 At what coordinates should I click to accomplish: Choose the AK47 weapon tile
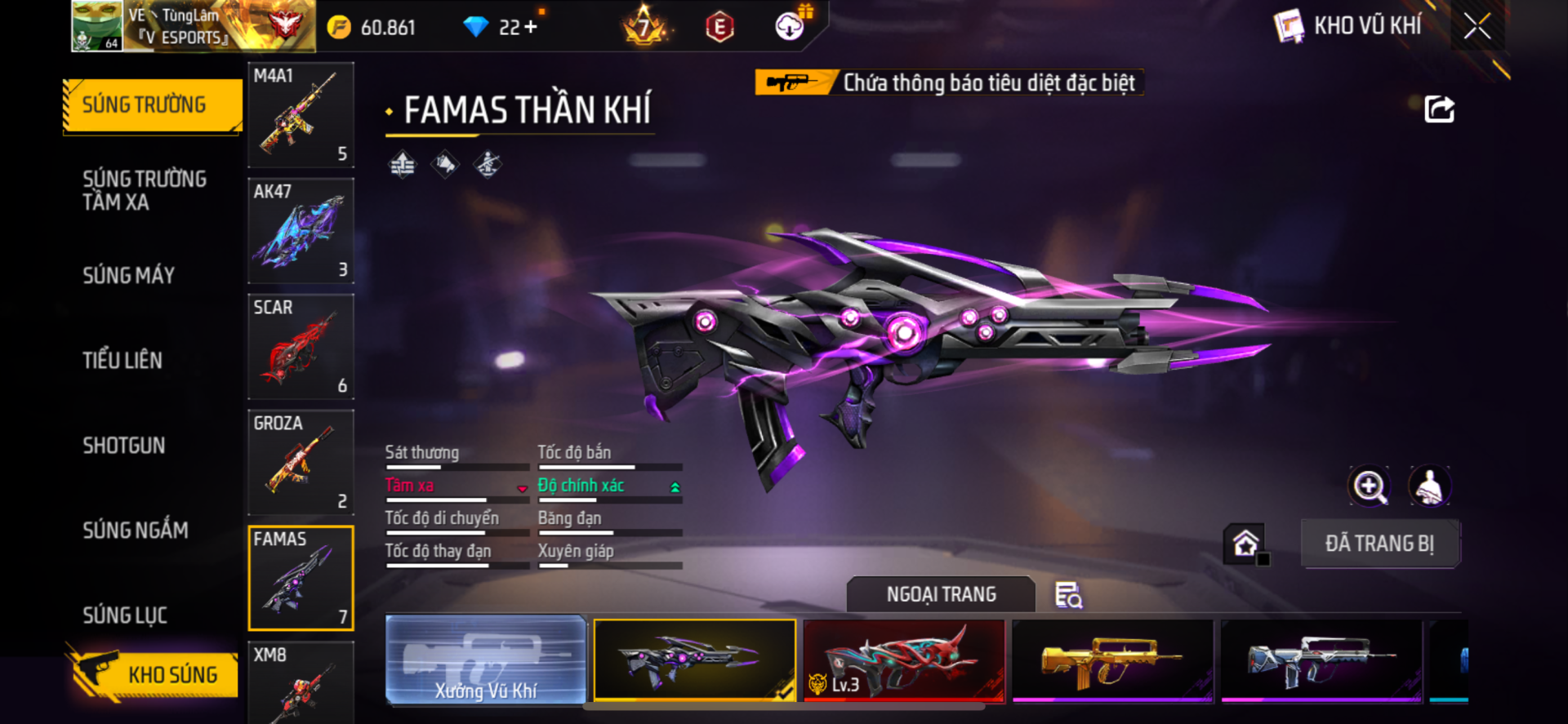coord(301,231)
